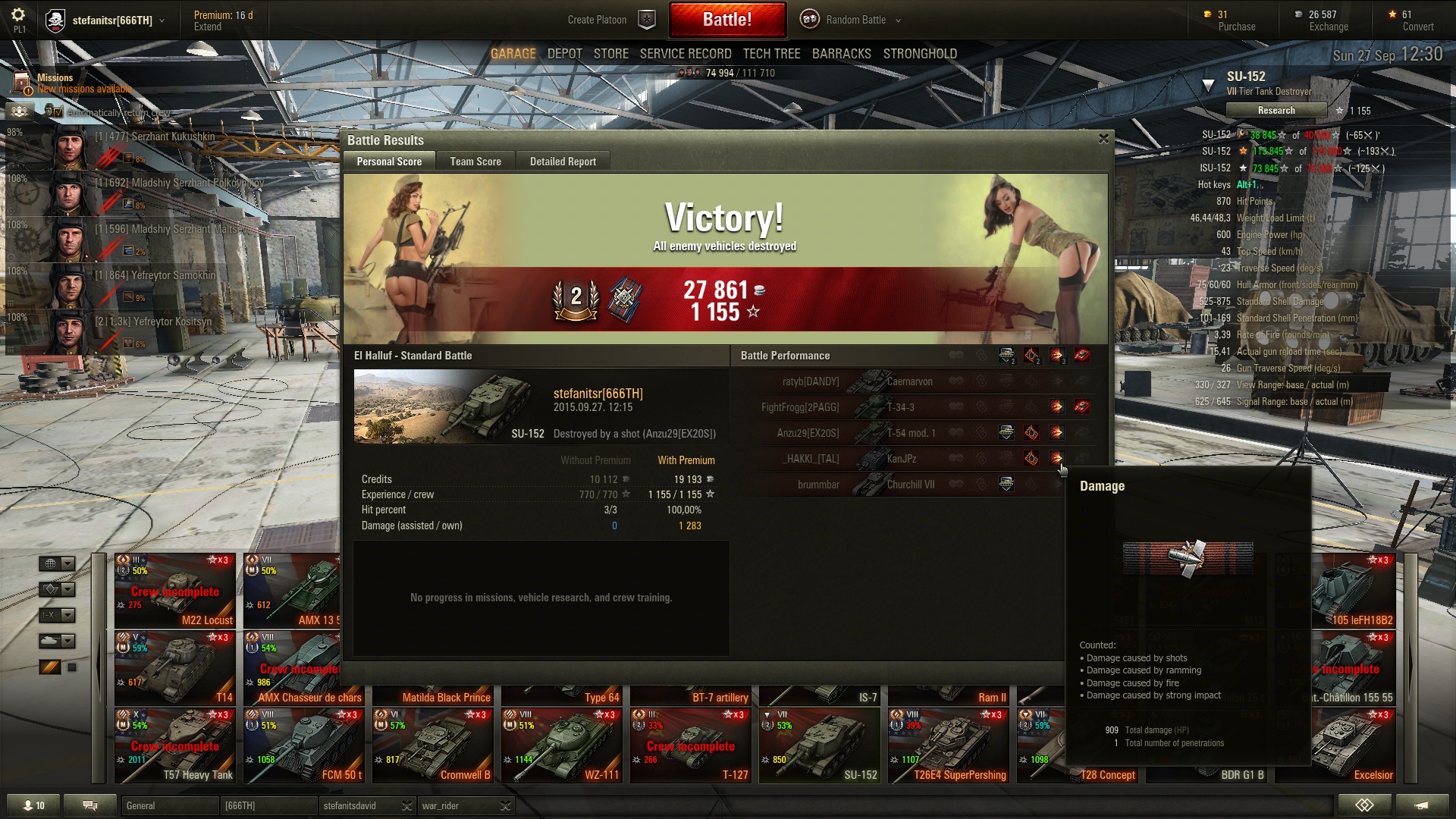Open the Depot menu
Viewport: 1456px width, 819px height.
click(x=565, y=54)
